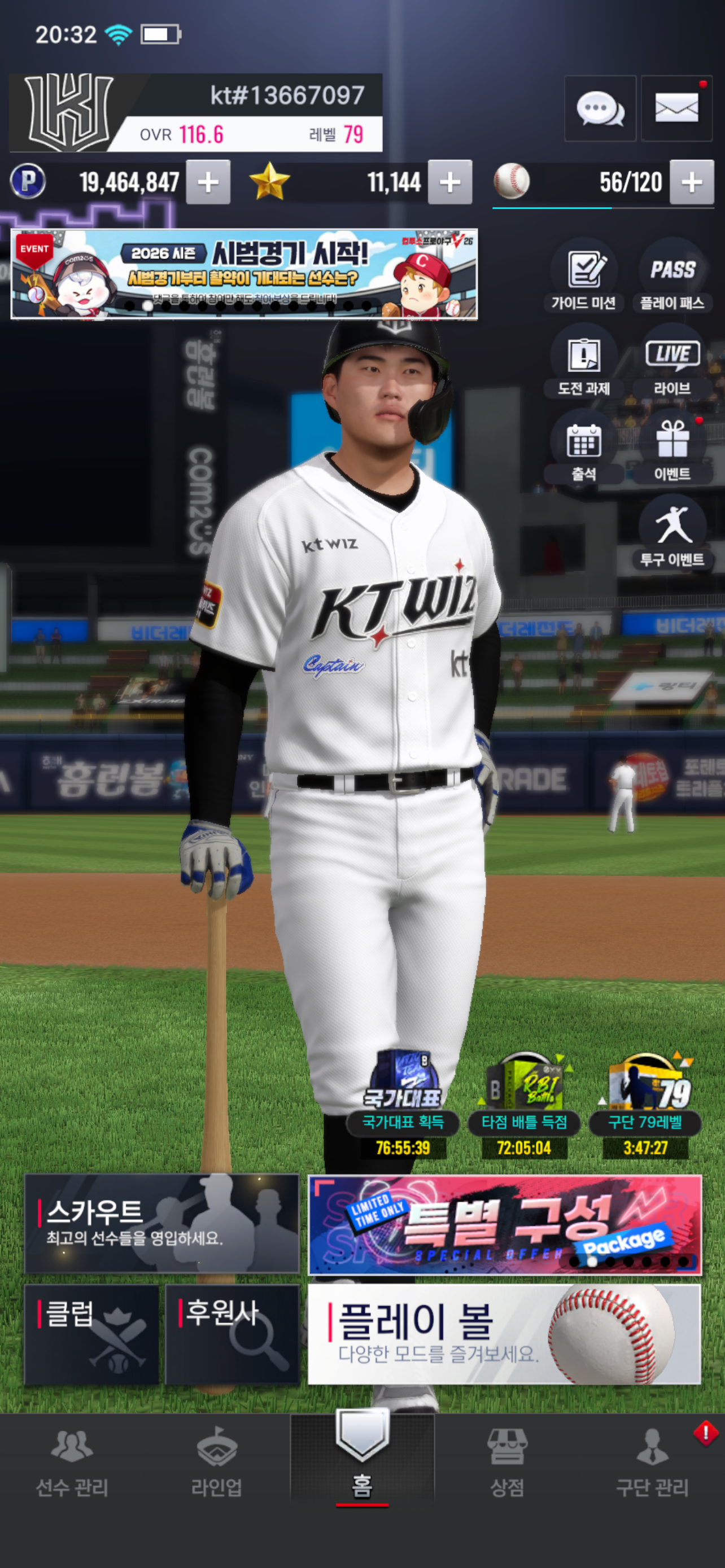Open the 후원사 sponsor menu

coord(233,1334)
